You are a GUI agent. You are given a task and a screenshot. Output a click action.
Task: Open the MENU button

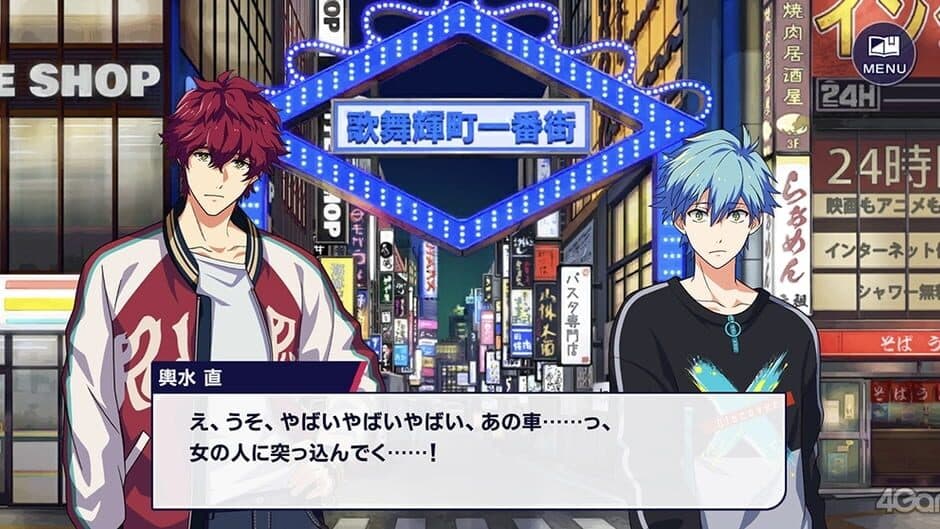tap(883, 52)
